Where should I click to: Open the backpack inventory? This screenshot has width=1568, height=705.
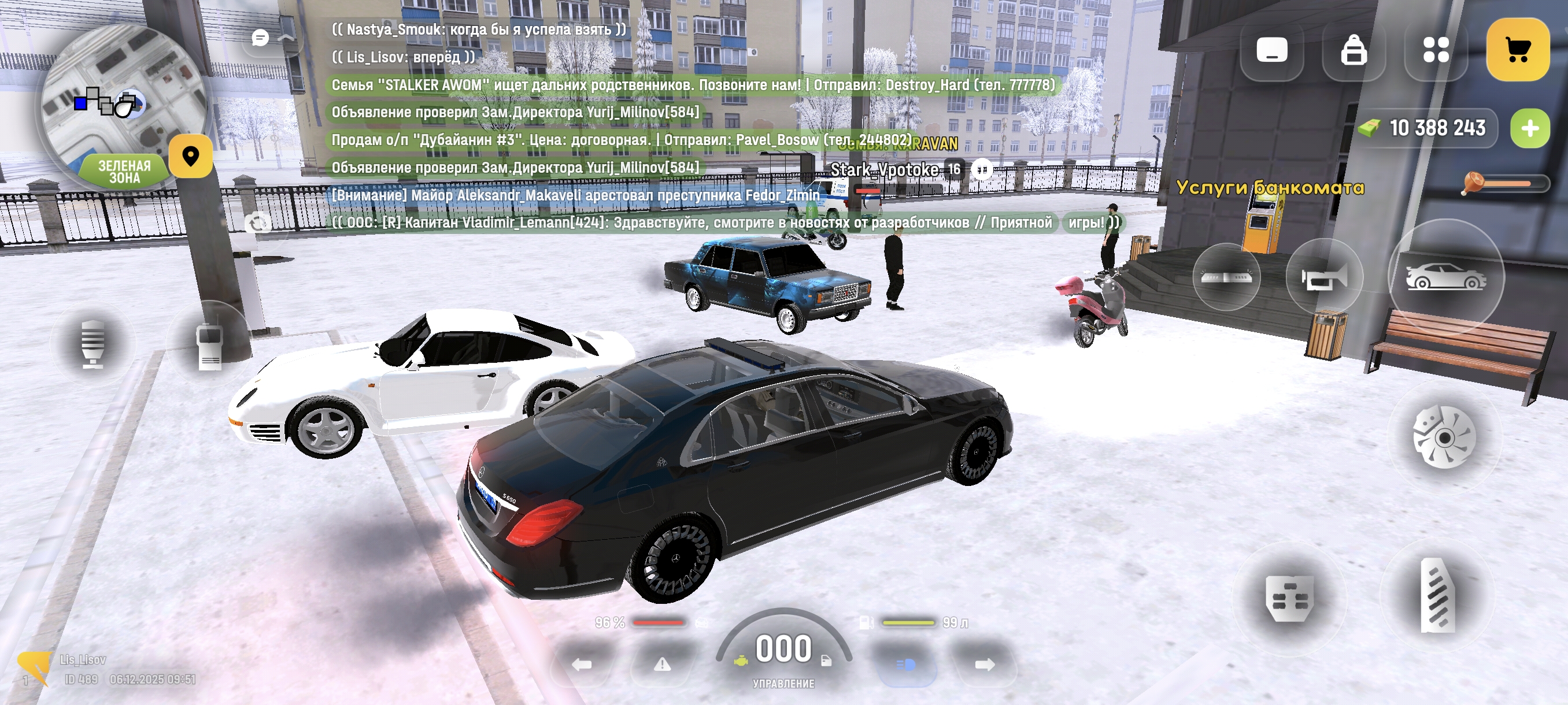[x=1353, y=50]
